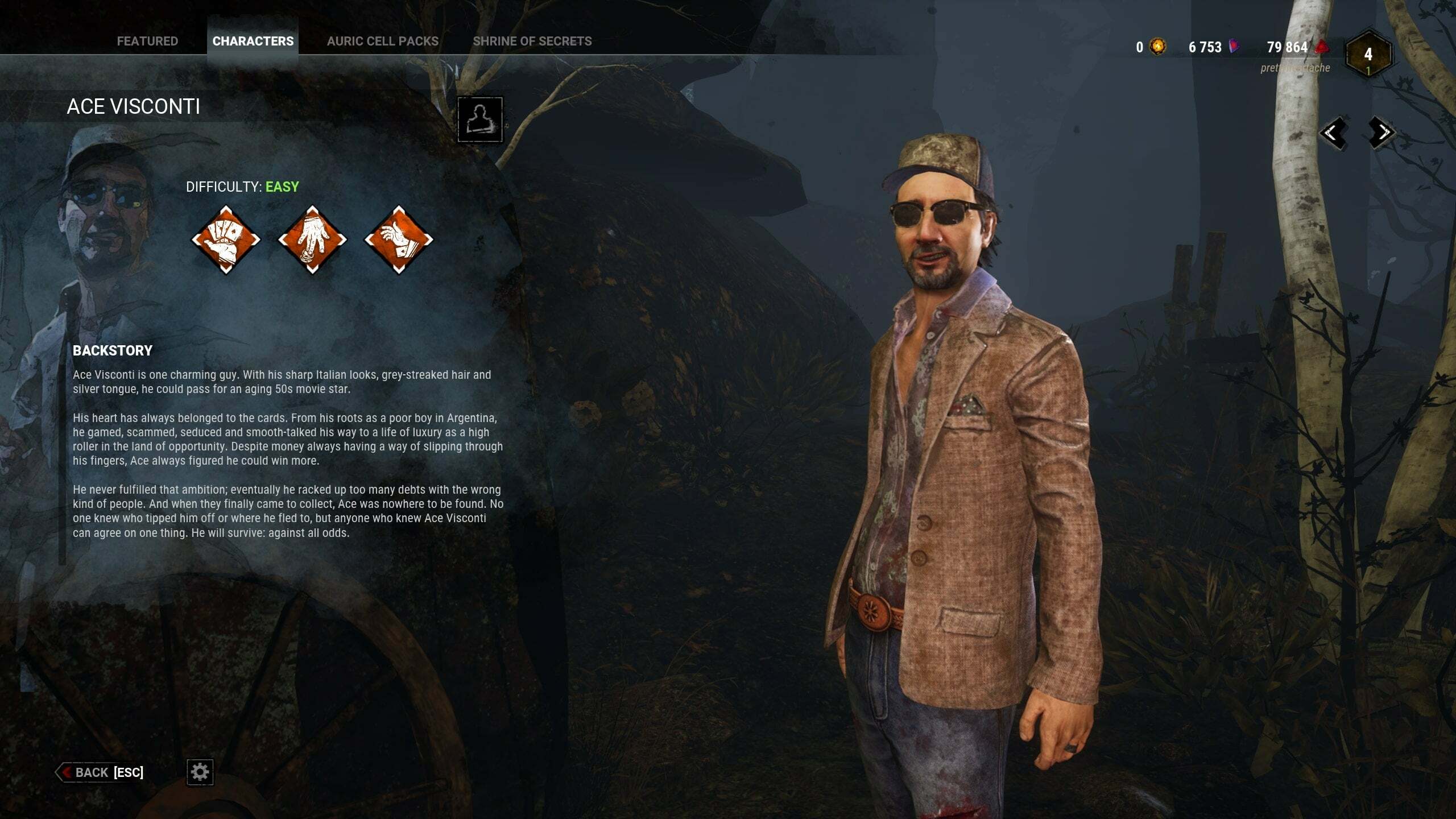Image resolution: width=1456 pixels, height=819 pixels.
Task: Select the Ace in the Hole perk icon
Action: 399,239
